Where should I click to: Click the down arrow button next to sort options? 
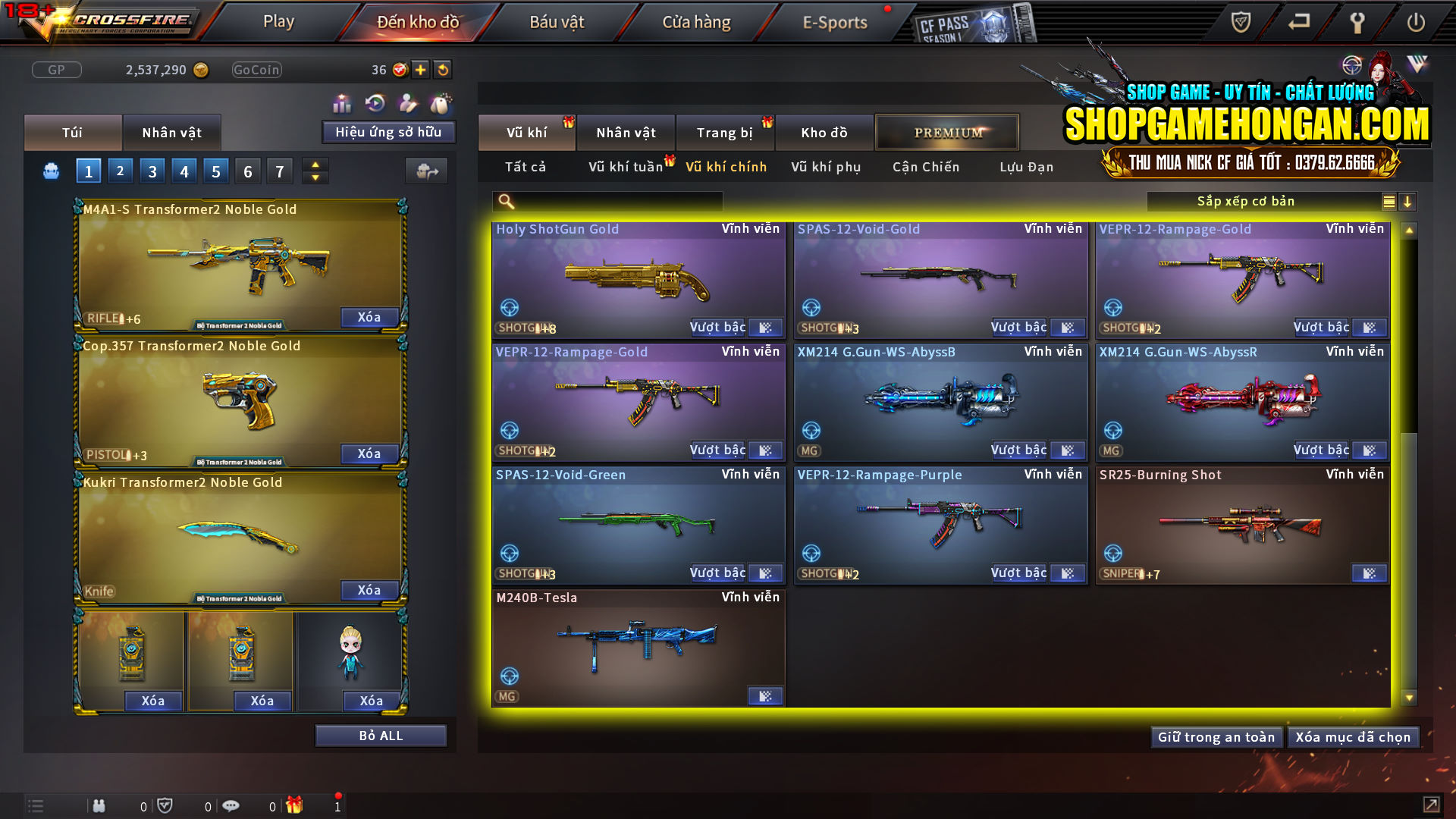[x=1408, y=202]
